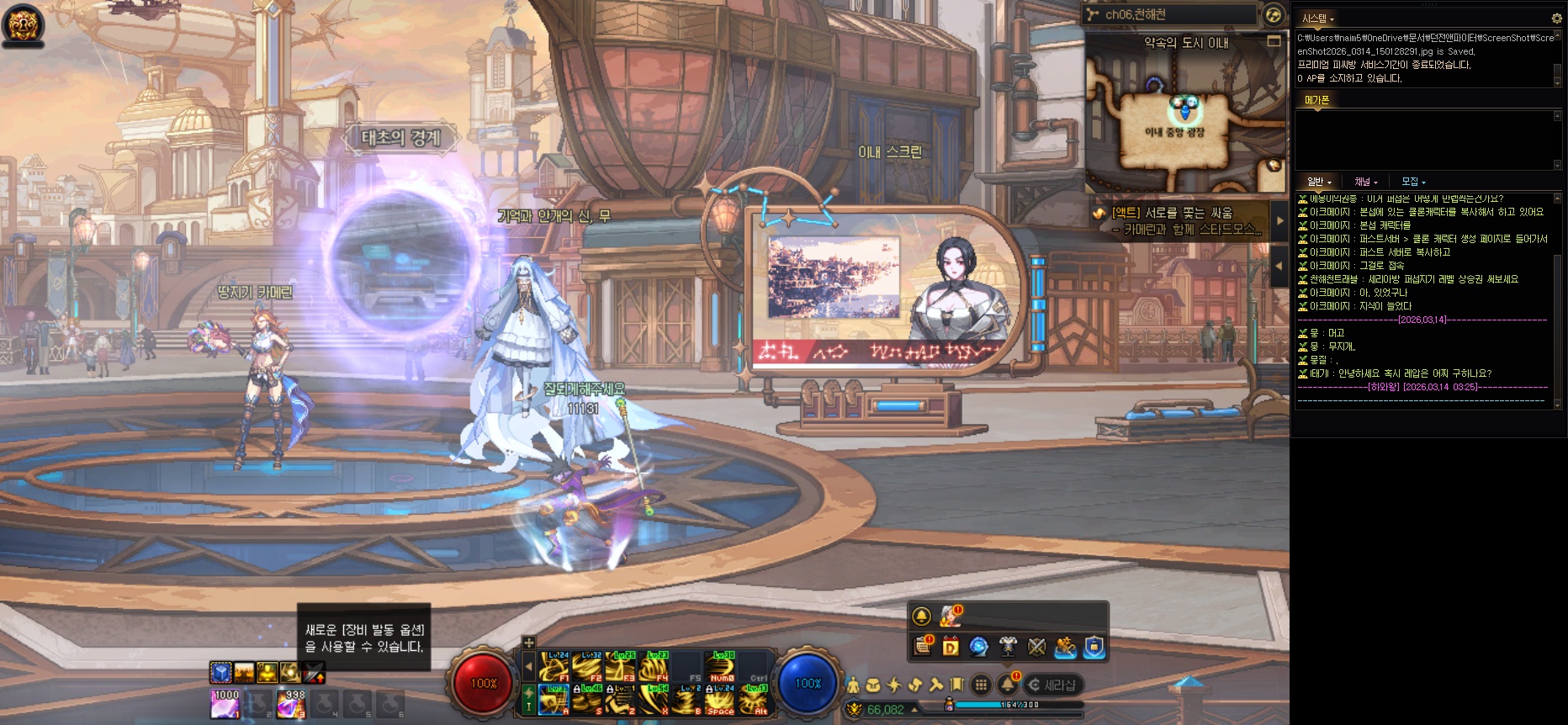The height and width of the screenshot is (725, 1568).
Task: Click the crossed swords icon in the popup
Action: pyautogui.click(x=1036, y=646)
